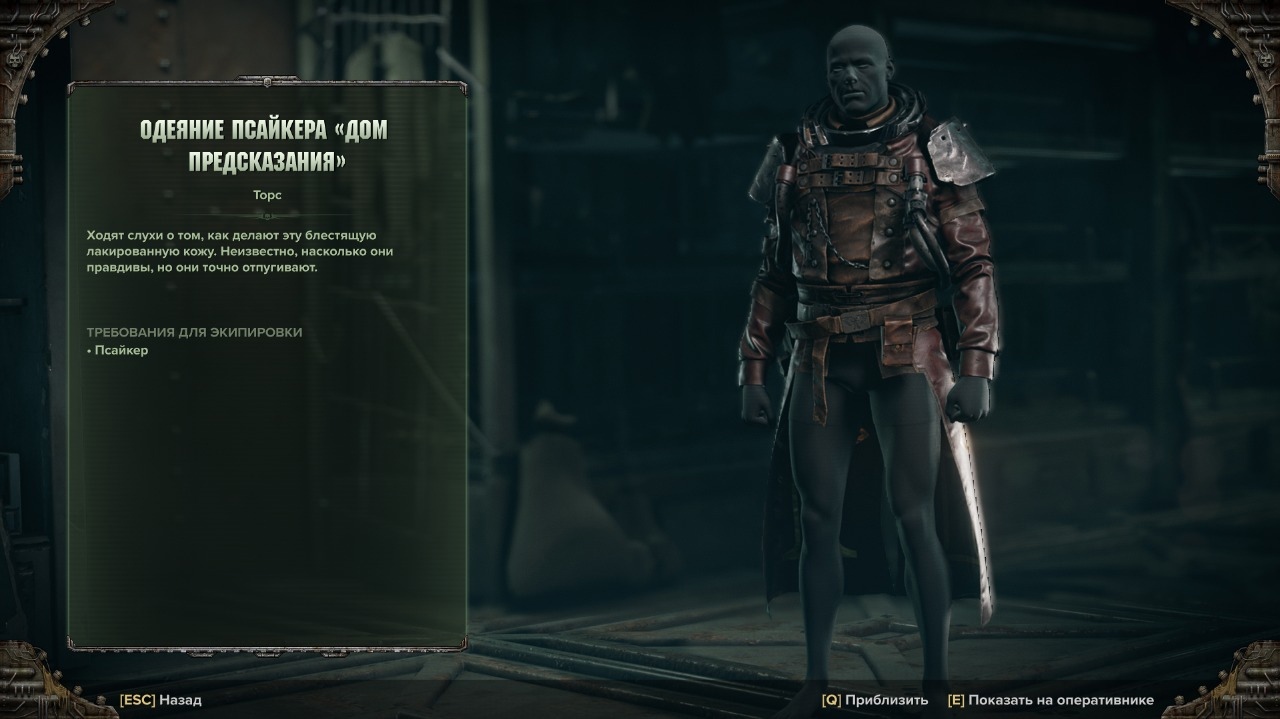Go back with the Назад button
Screen dimensions: 1280x719
[x=161, y=700]
